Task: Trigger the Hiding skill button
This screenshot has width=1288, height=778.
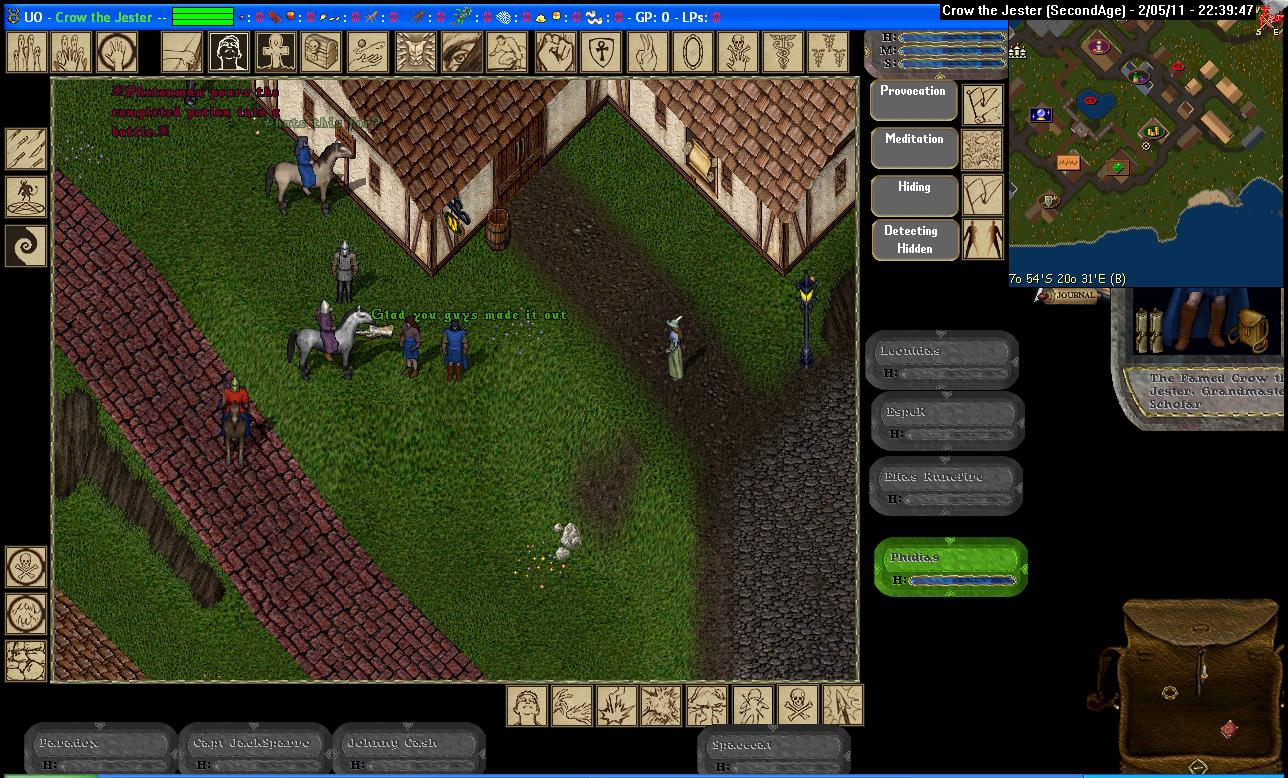Action: click(x=914, y=196)
